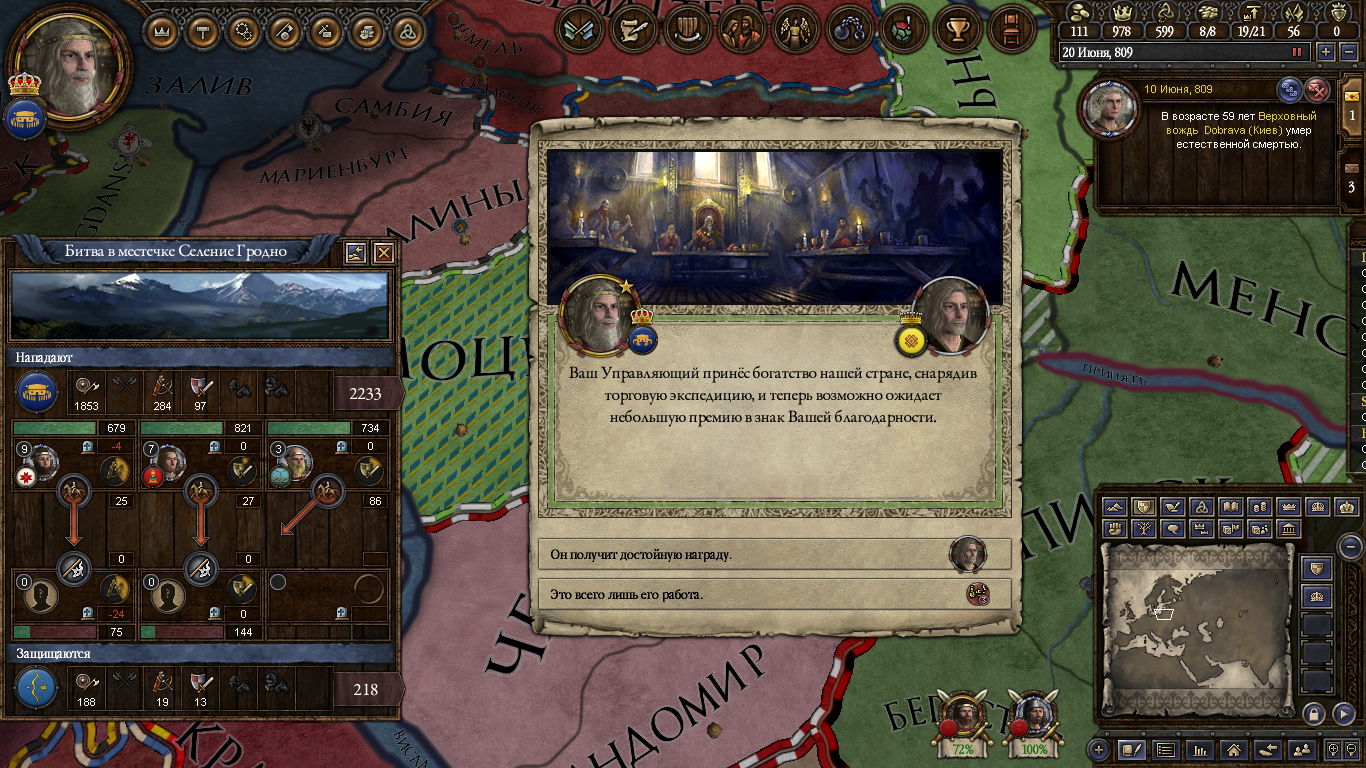Image resolution: width=1366 pixels, height=768 pixels.
Task: Open the ruler's character portrait
Action: point(69,62)
